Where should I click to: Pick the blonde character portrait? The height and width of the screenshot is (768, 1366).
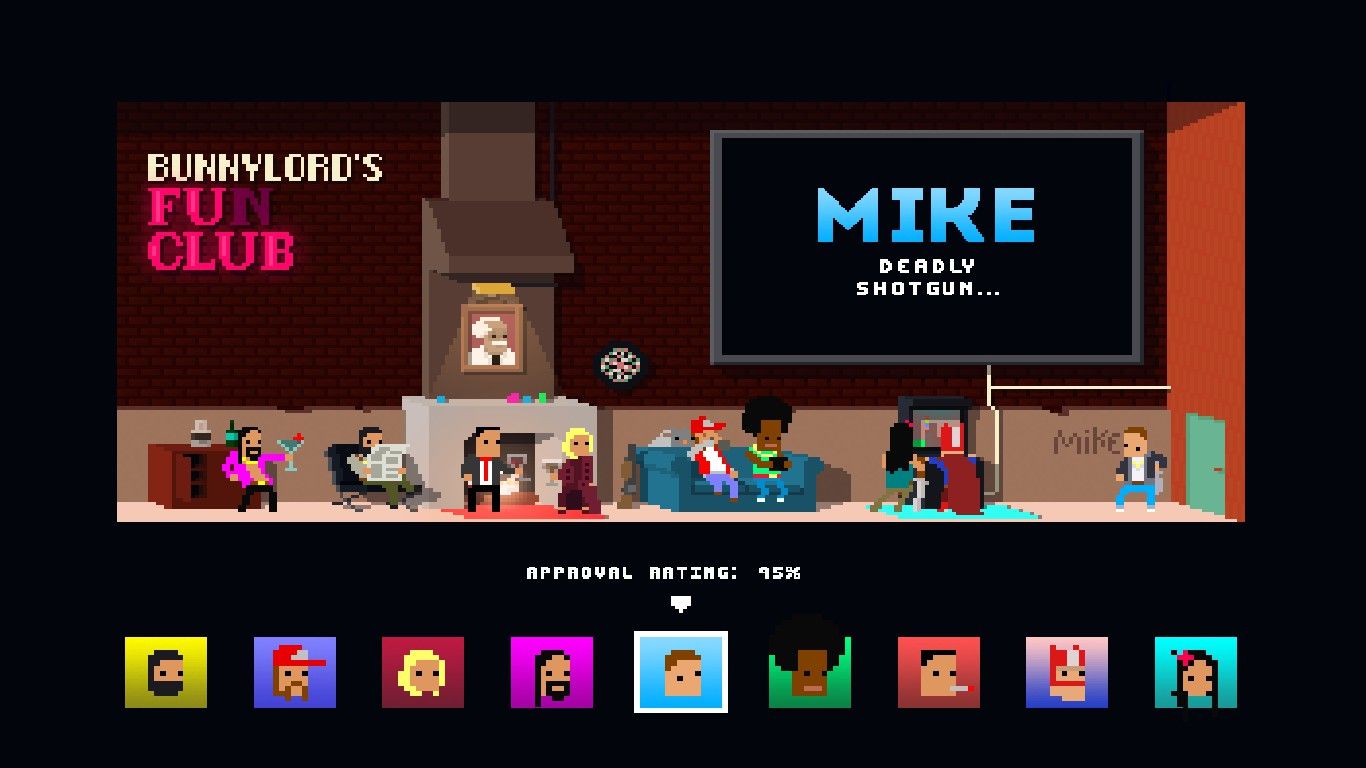423,673
